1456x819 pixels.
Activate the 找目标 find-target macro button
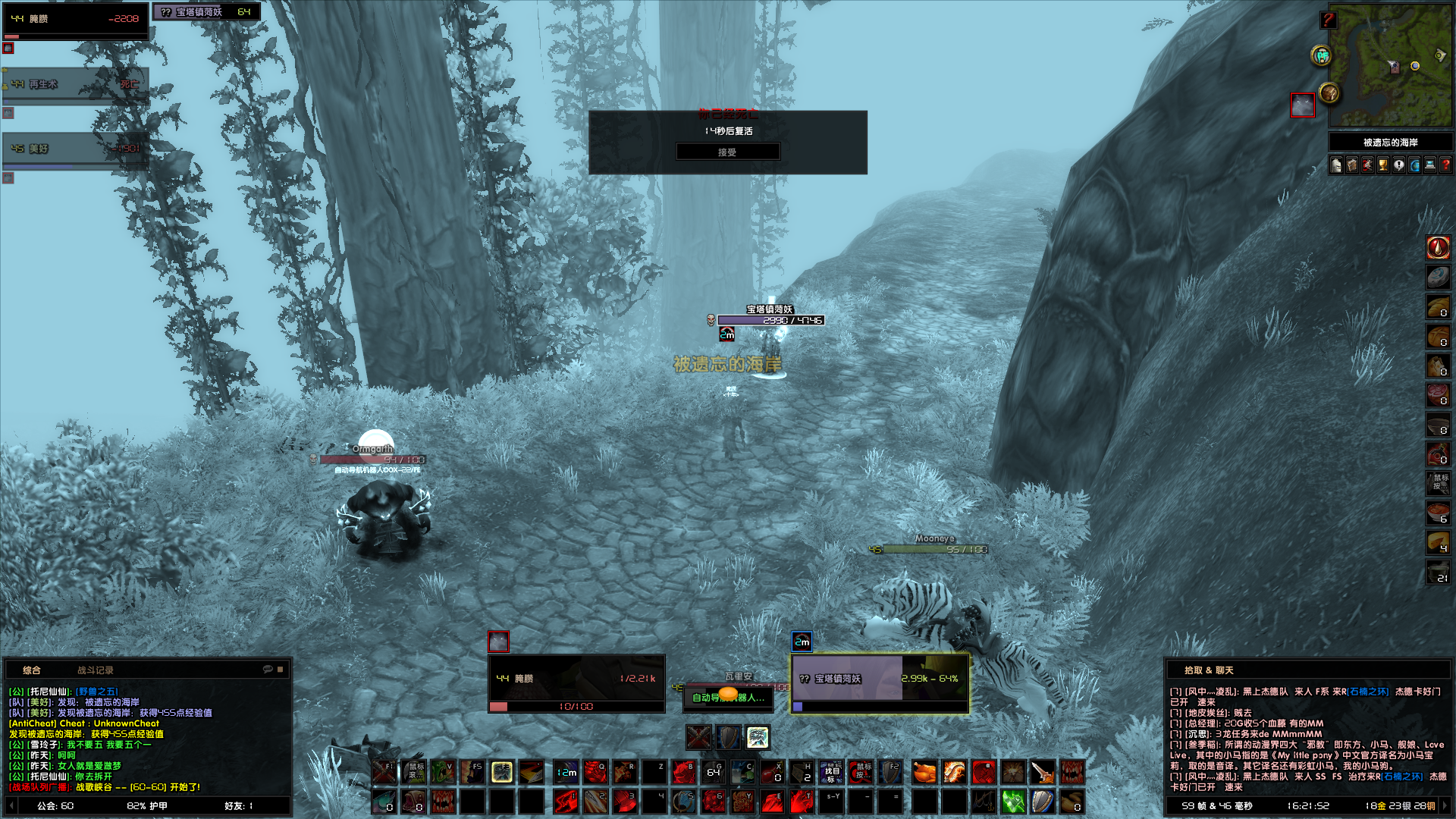tap(832, 773)
